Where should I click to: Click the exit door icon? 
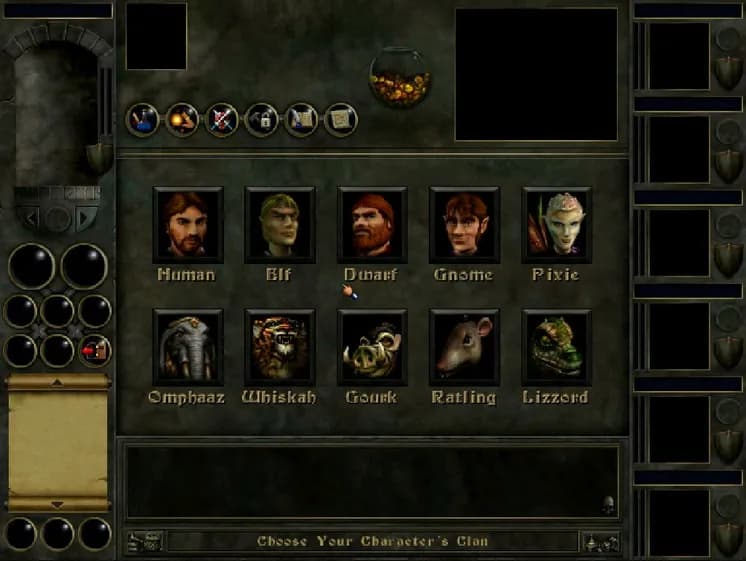95,350
